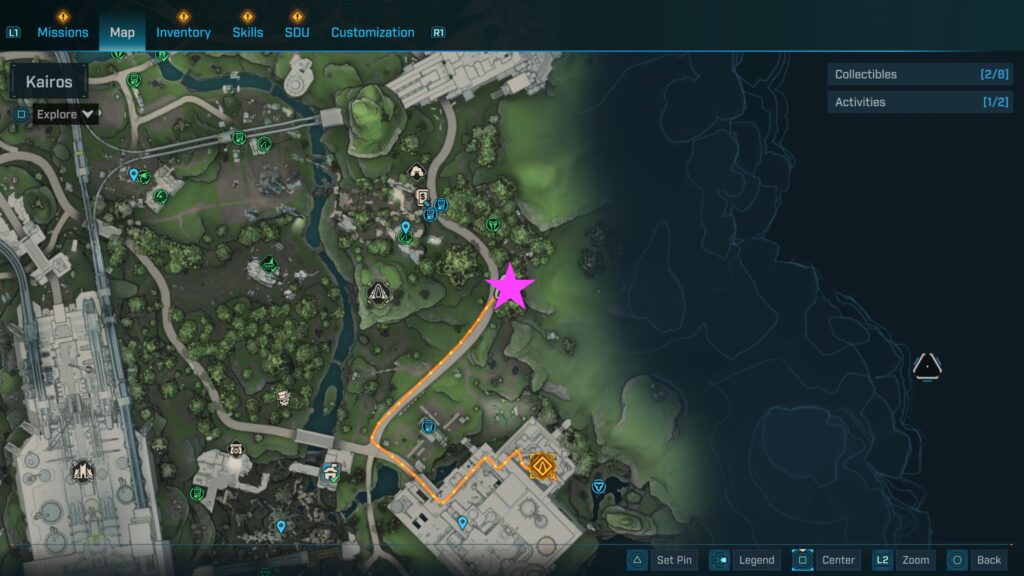This screenshot has width=1024, height=576.
Task: Open the Explore dropdown filter
Action: 66,114
